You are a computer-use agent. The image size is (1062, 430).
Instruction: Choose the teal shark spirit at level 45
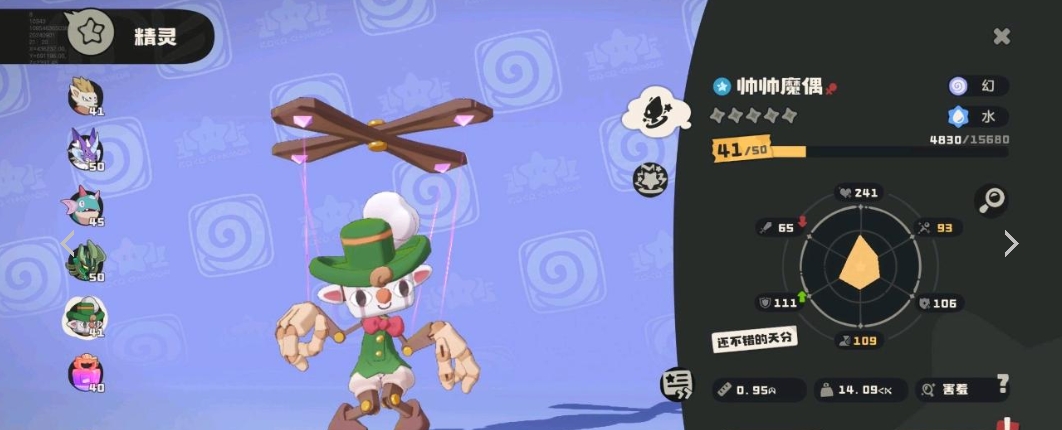tap(85, 205)
